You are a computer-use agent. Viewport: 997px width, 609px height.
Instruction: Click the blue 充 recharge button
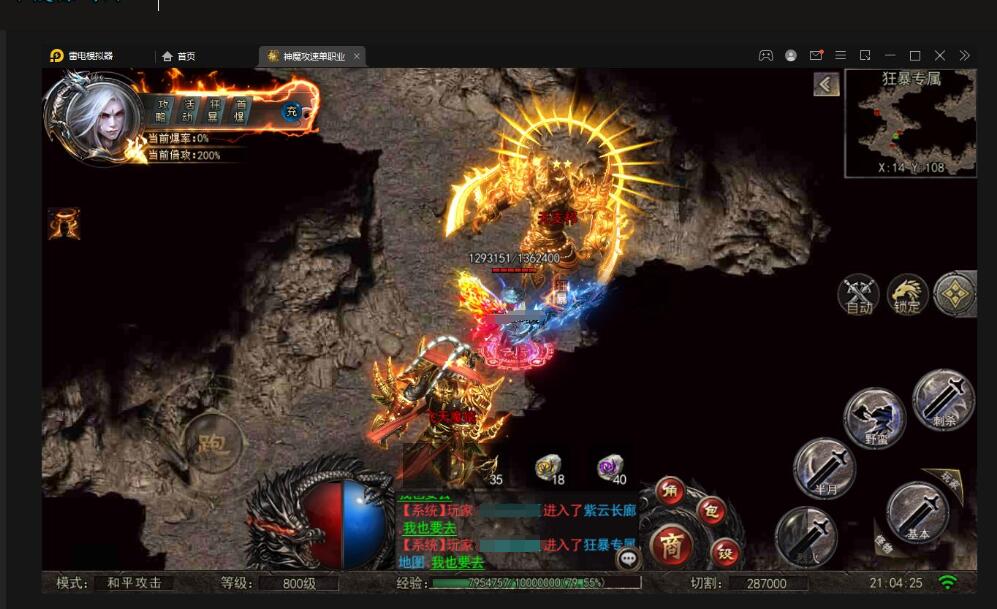coord(292,112)
